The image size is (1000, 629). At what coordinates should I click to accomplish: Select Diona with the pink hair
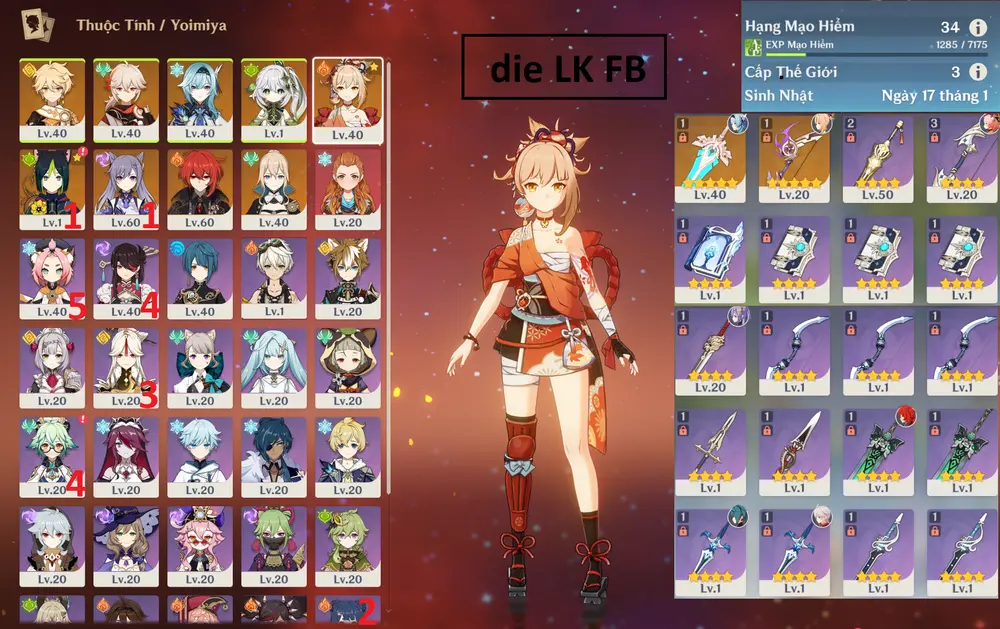[52, 278]
